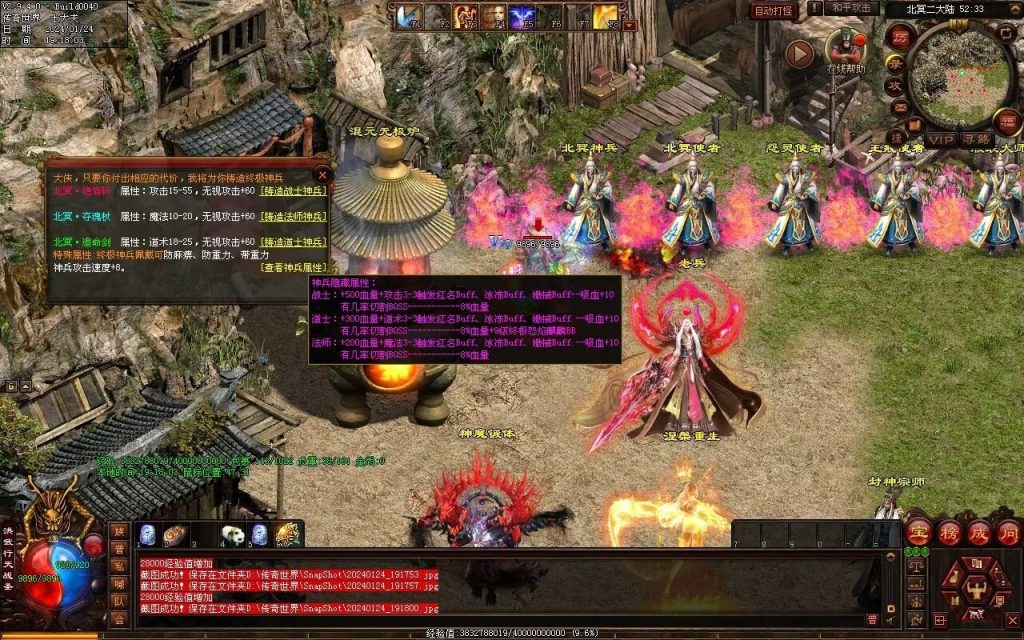Image resolution: width=1024 pixels, height=640 pixels.
Task: Activate the 寻路 pathfinding button
Action: (x=976, y=139)
